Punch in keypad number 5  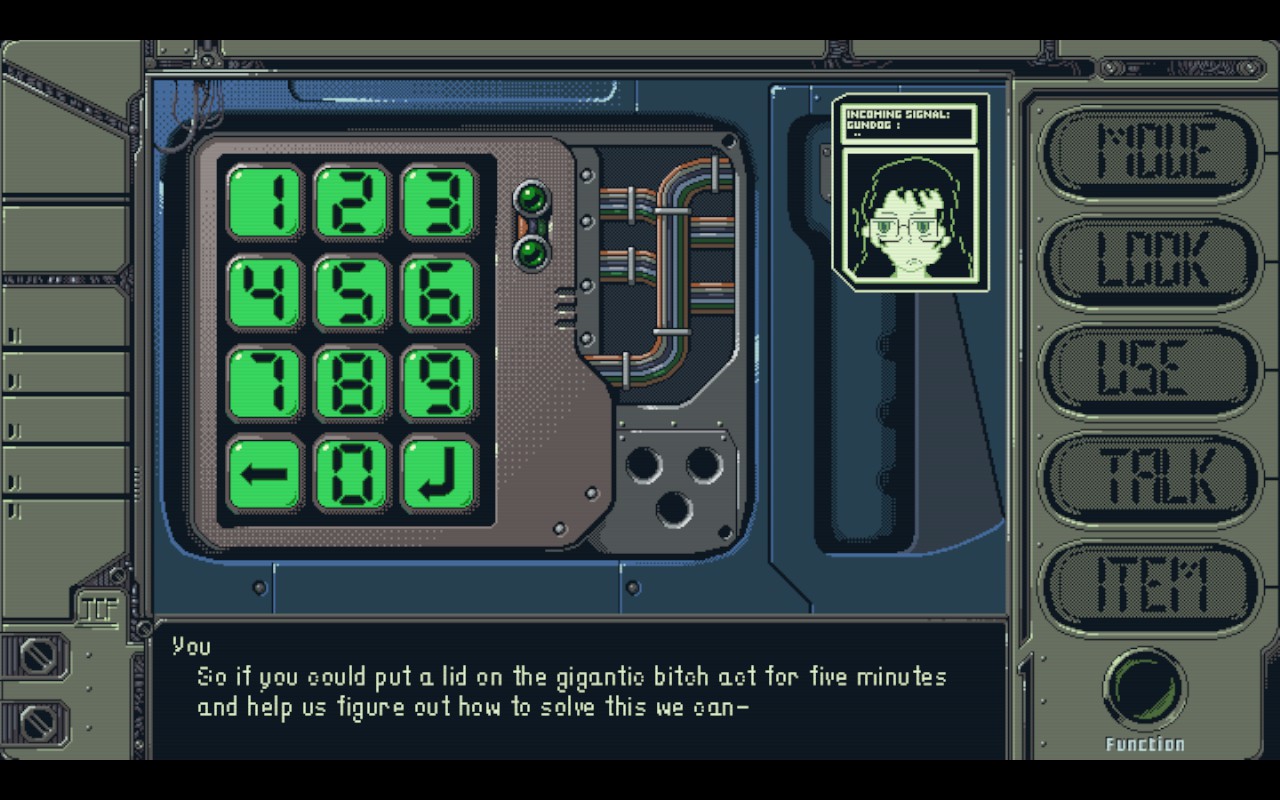click(352, 292)
